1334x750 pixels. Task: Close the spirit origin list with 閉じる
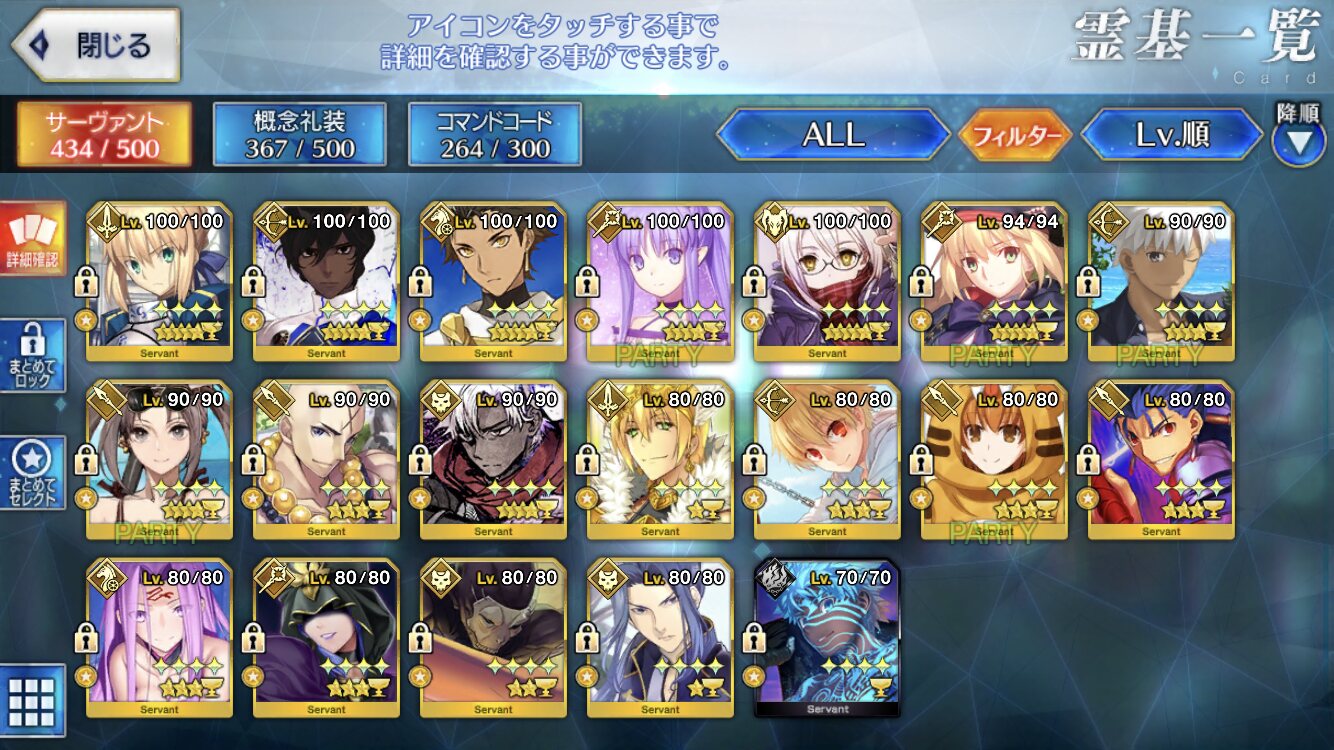pyautogui.click(x=96, y=46)
